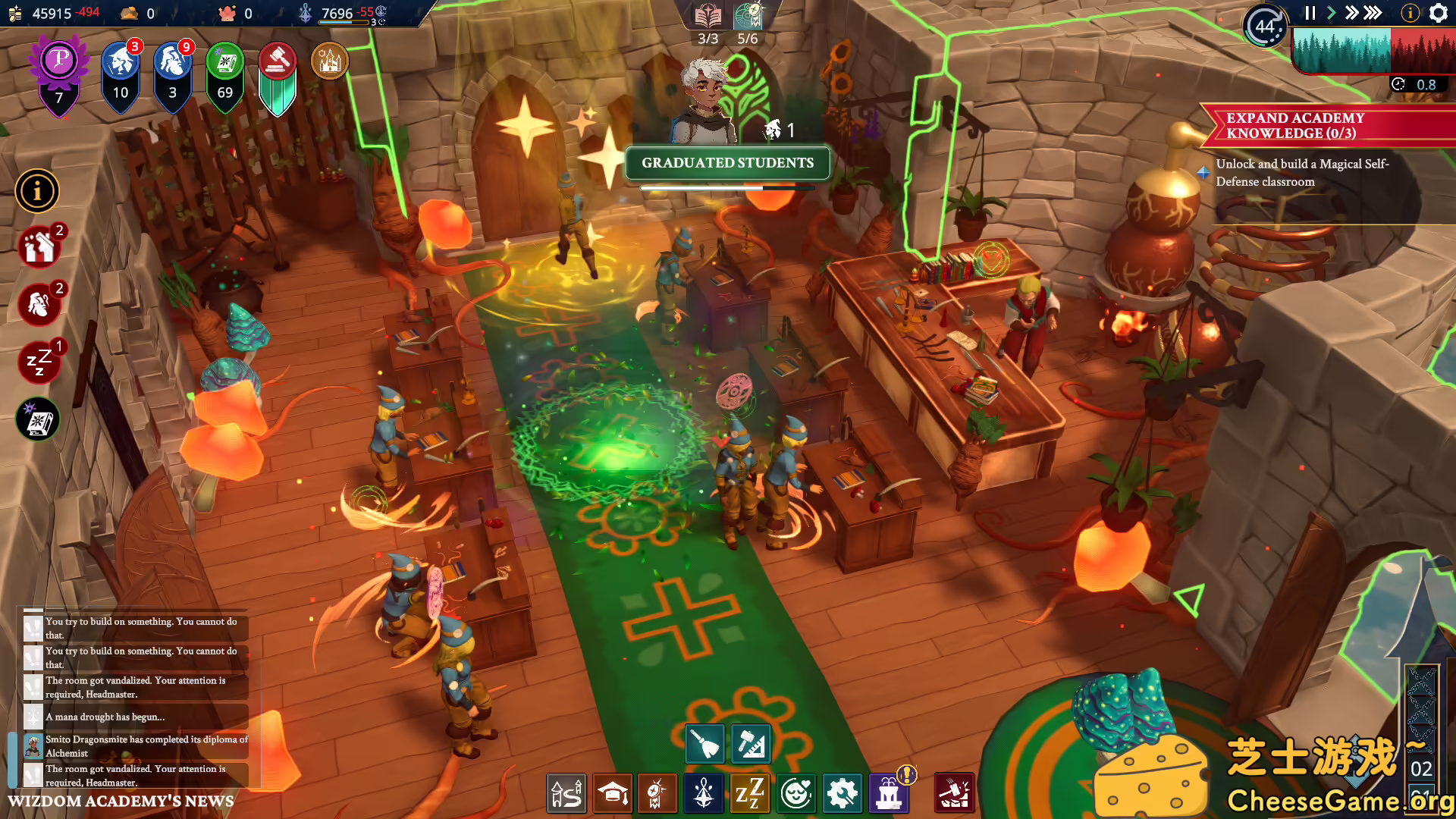Screen dimensions: 1456x819
Task: Open the ZZZ rest rooms category
Action: [x=750, y=793]
